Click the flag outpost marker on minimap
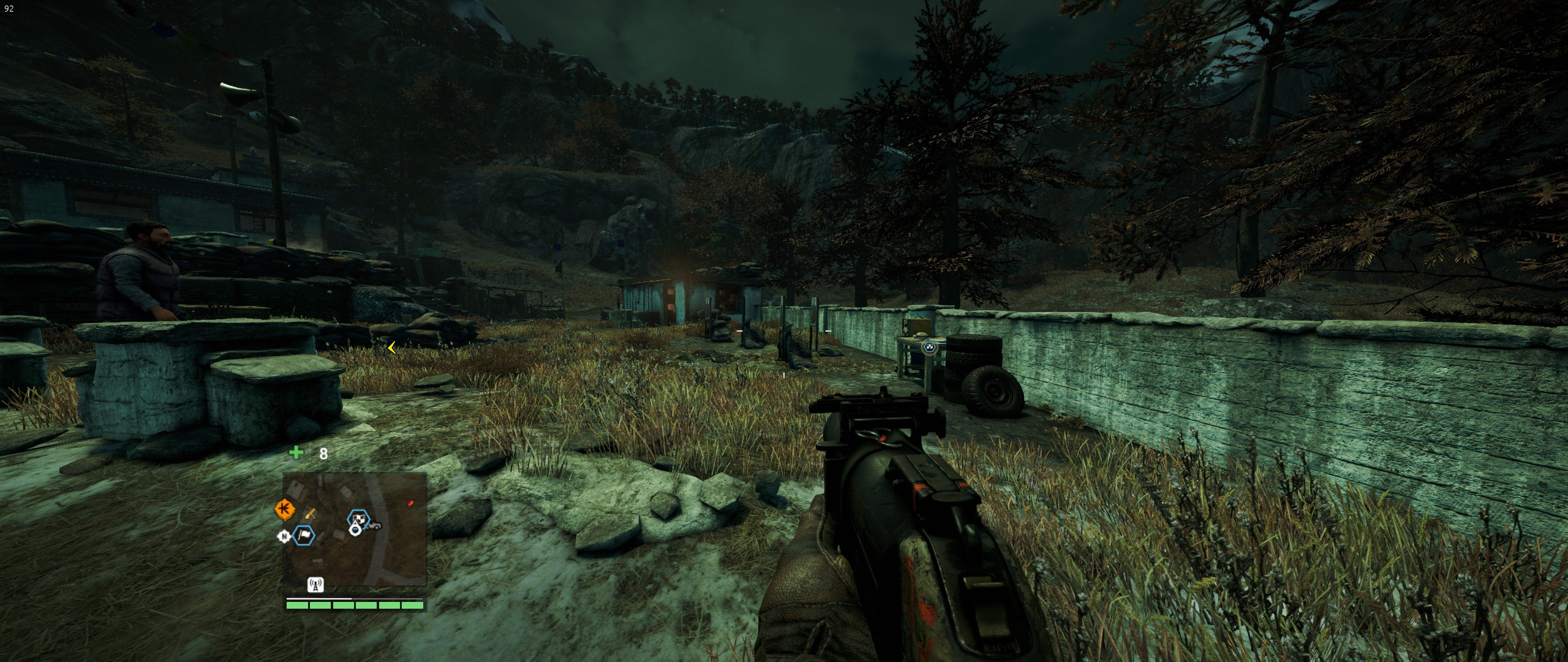The width and height of the screenshot is (1568, 662). pyautogui.click(x=304, y=536)
